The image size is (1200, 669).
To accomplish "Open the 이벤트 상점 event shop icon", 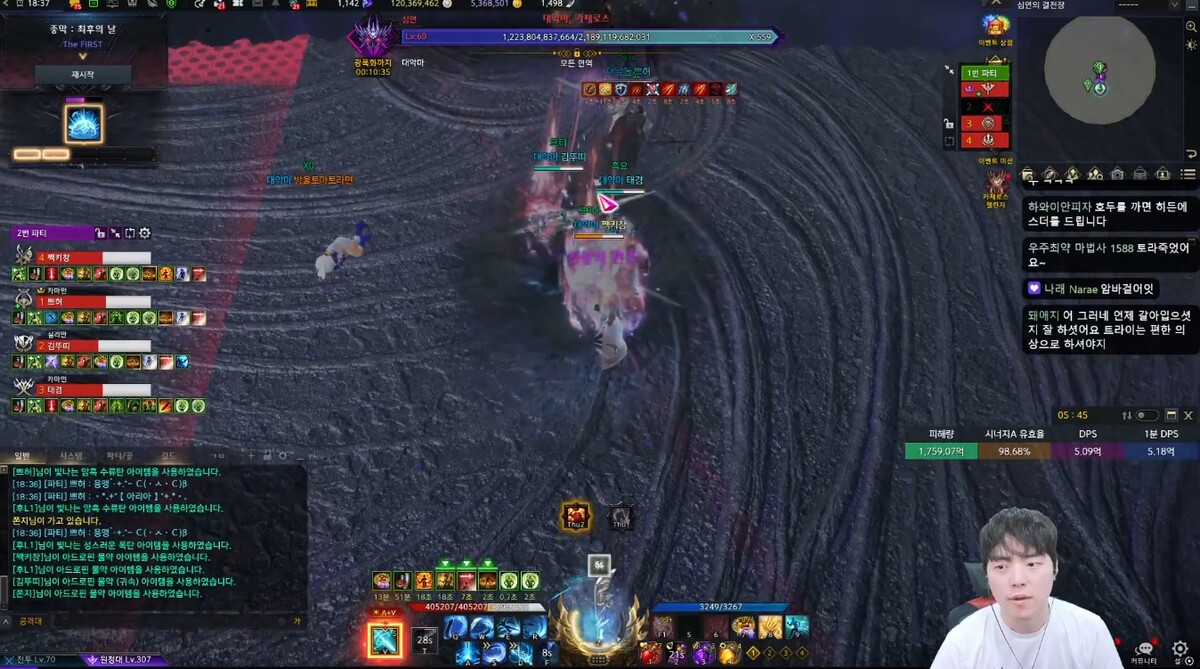I will (x=996, y=28).
